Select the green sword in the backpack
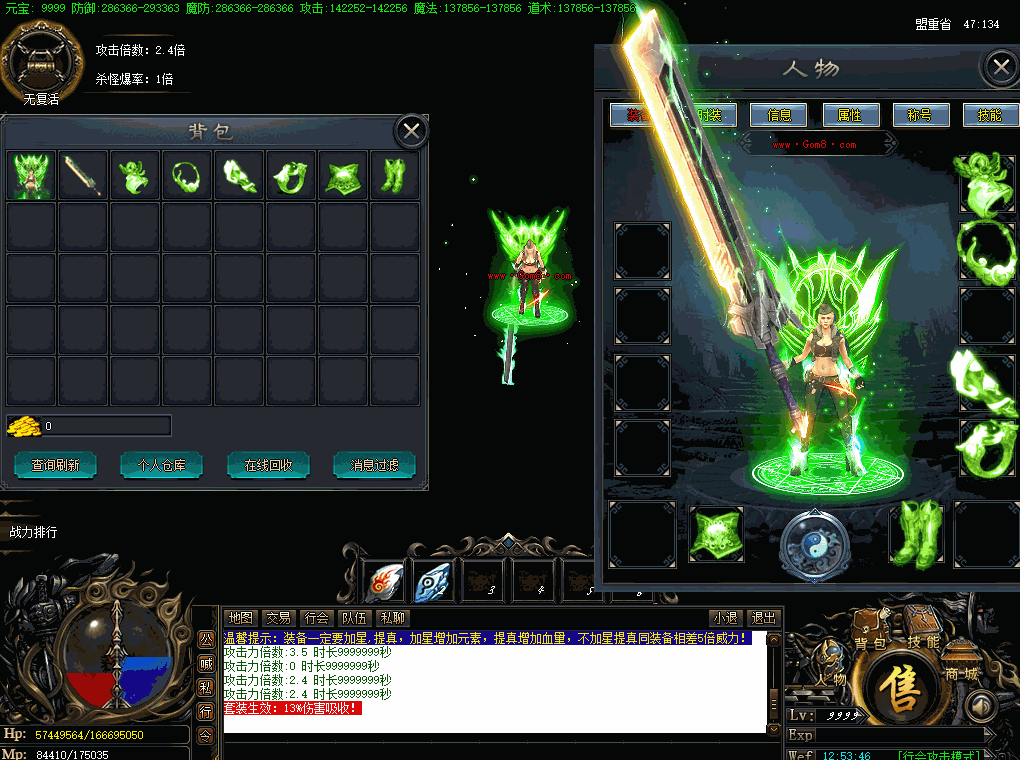Viewport: 1020px width, 760px height. [83, 176]
